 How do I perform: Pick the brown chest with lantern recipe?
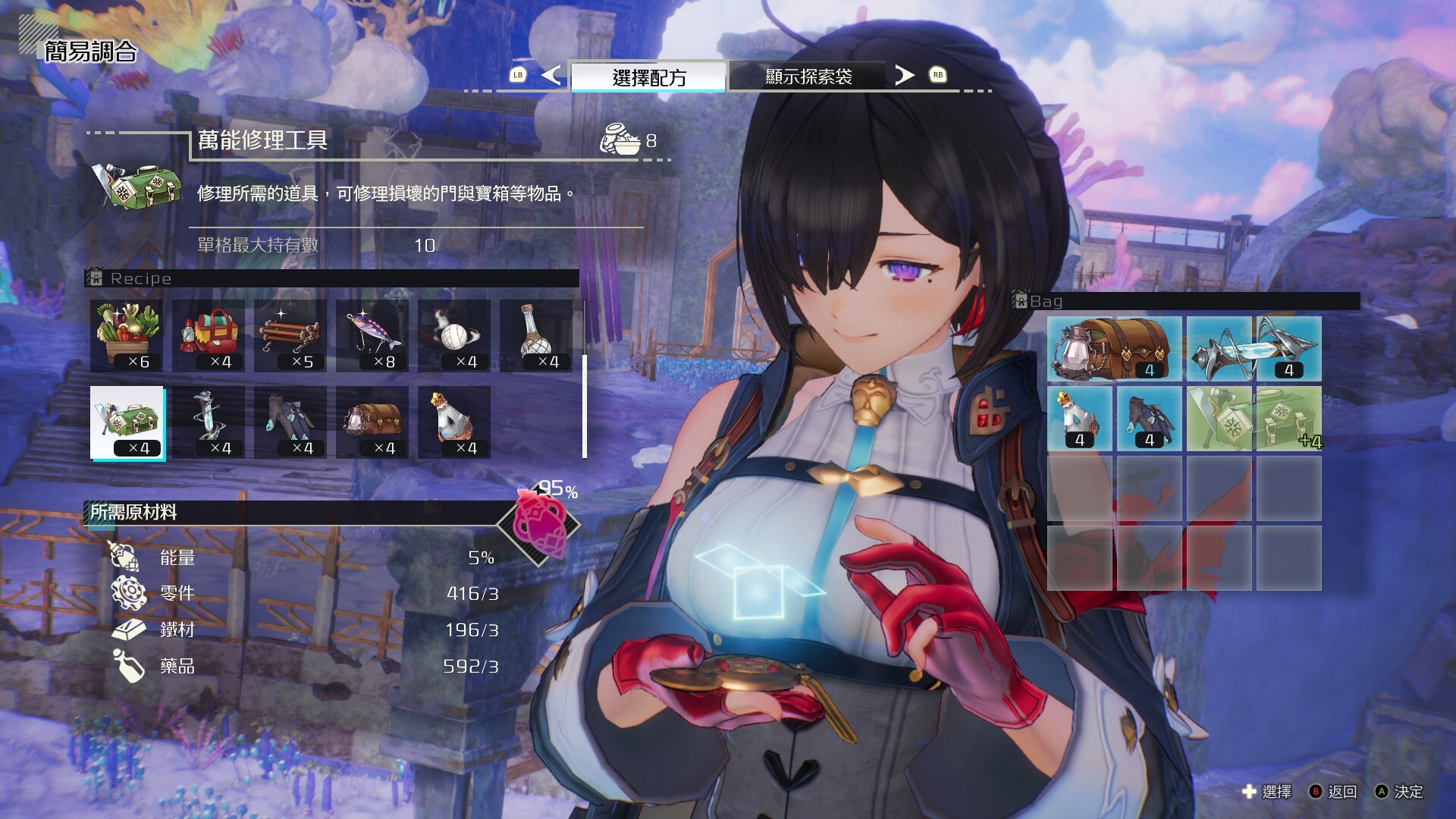372,422
